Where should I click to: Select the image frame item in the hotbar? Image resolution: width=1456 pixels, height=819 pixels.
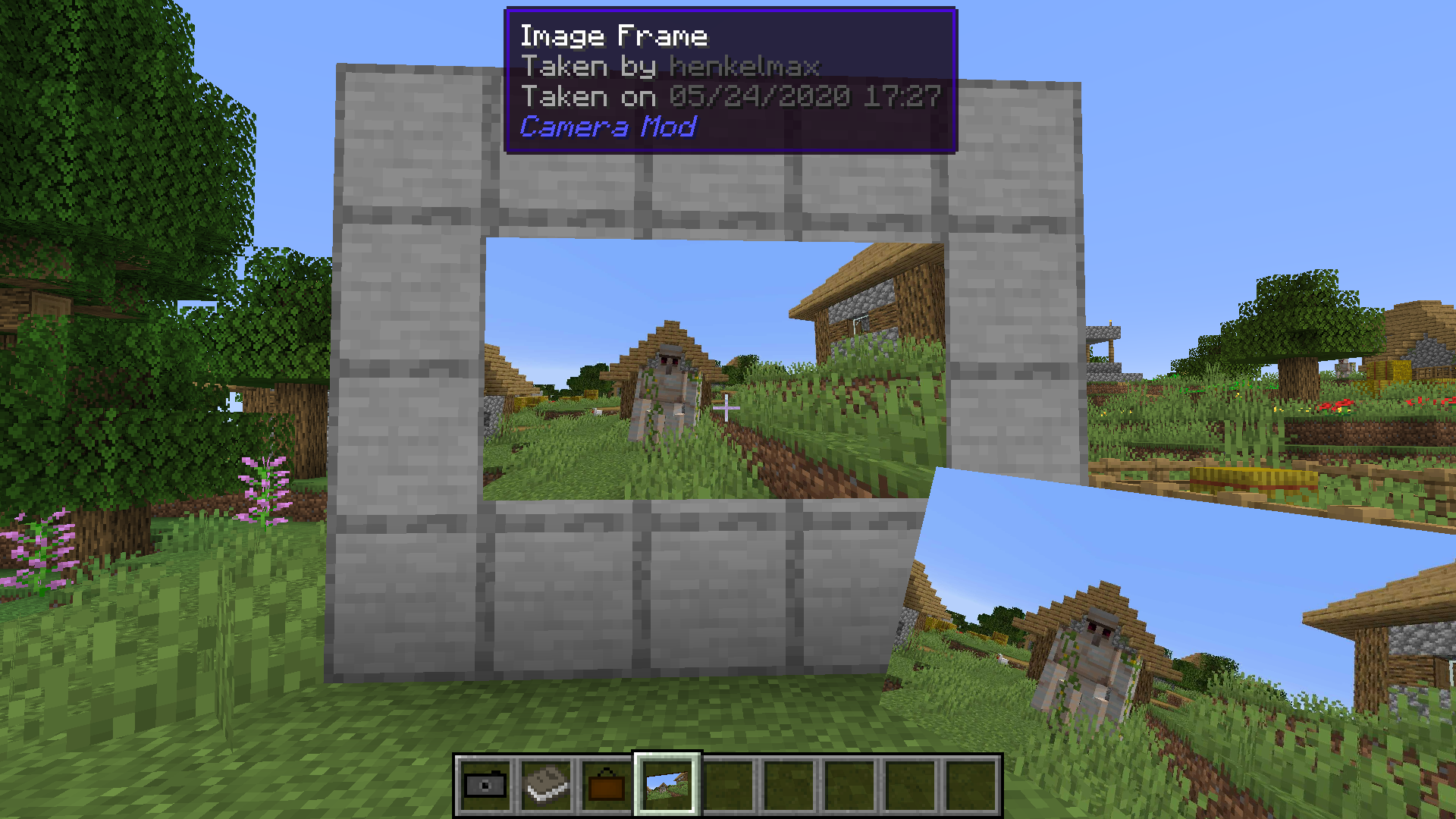606,786
